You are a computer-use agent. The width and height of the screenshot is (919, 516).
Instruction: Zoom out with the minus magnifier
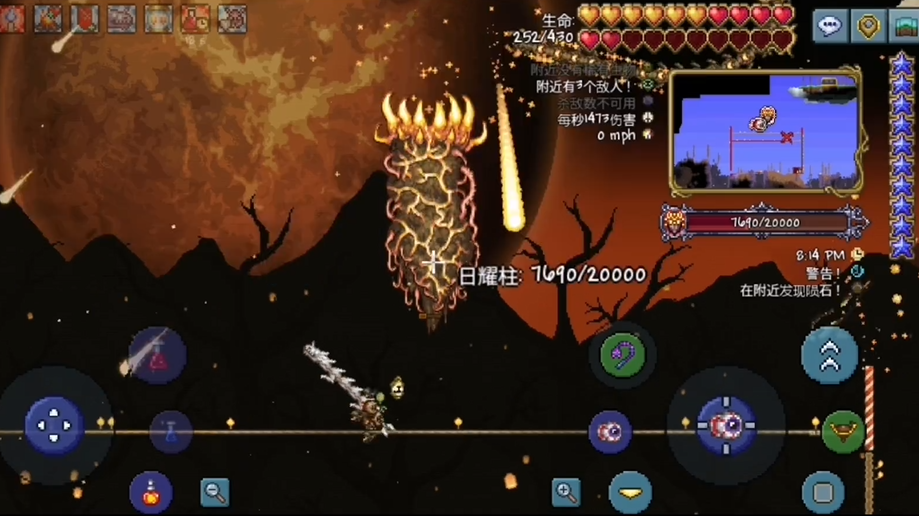[214, 491]
